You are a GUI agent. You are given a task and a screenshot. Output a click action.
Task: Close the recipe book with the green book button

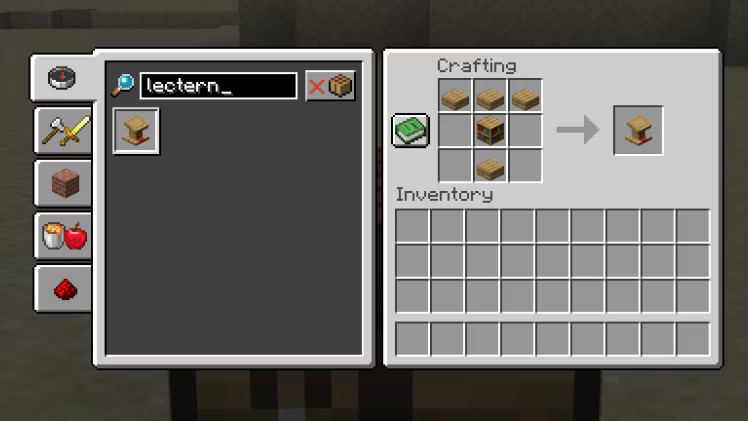pos(410,130)
